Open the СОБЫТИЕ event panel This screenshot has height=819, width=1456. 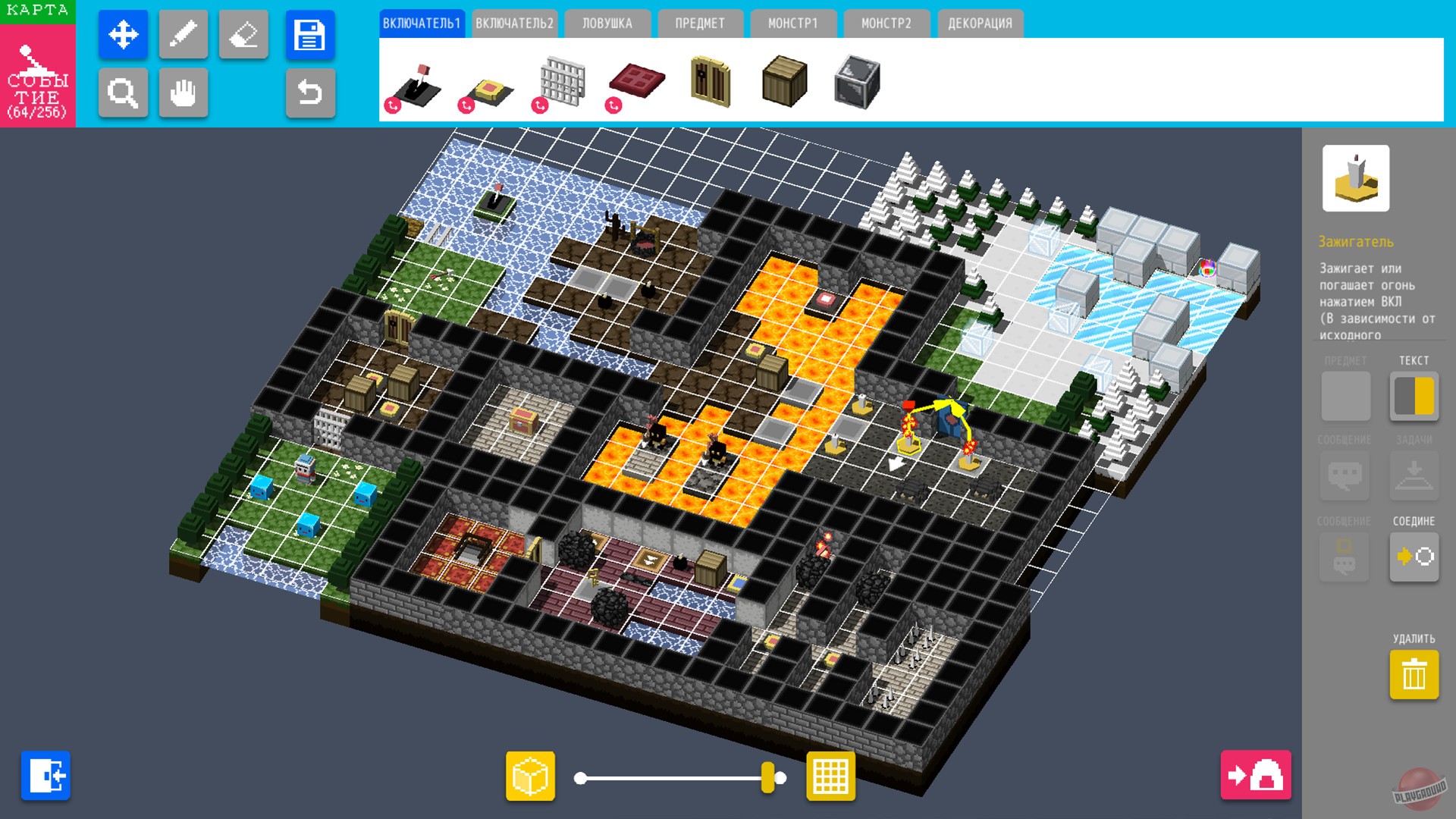coord(37,76)
